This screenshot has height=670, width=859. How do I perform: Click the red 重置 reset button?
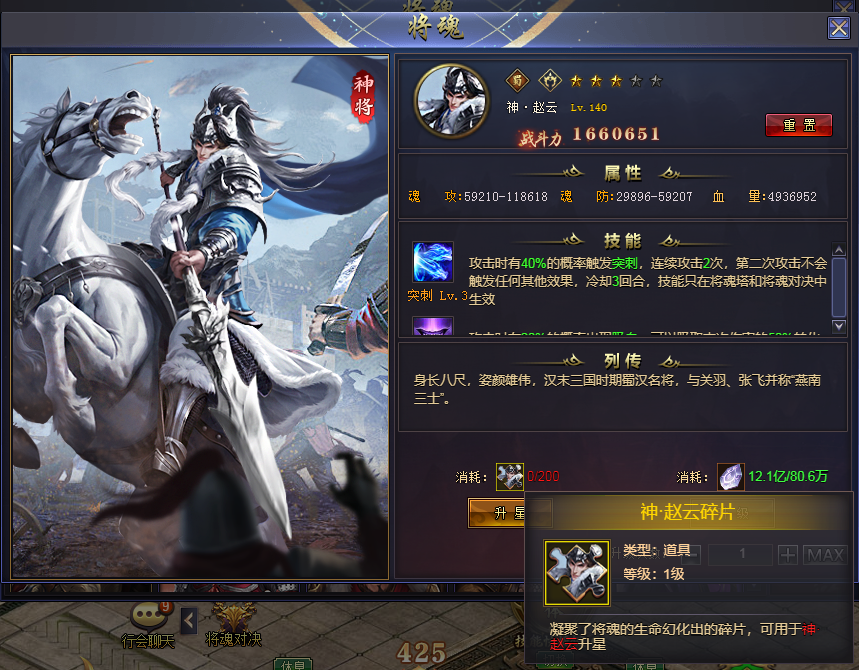click(x=798, y=125)
